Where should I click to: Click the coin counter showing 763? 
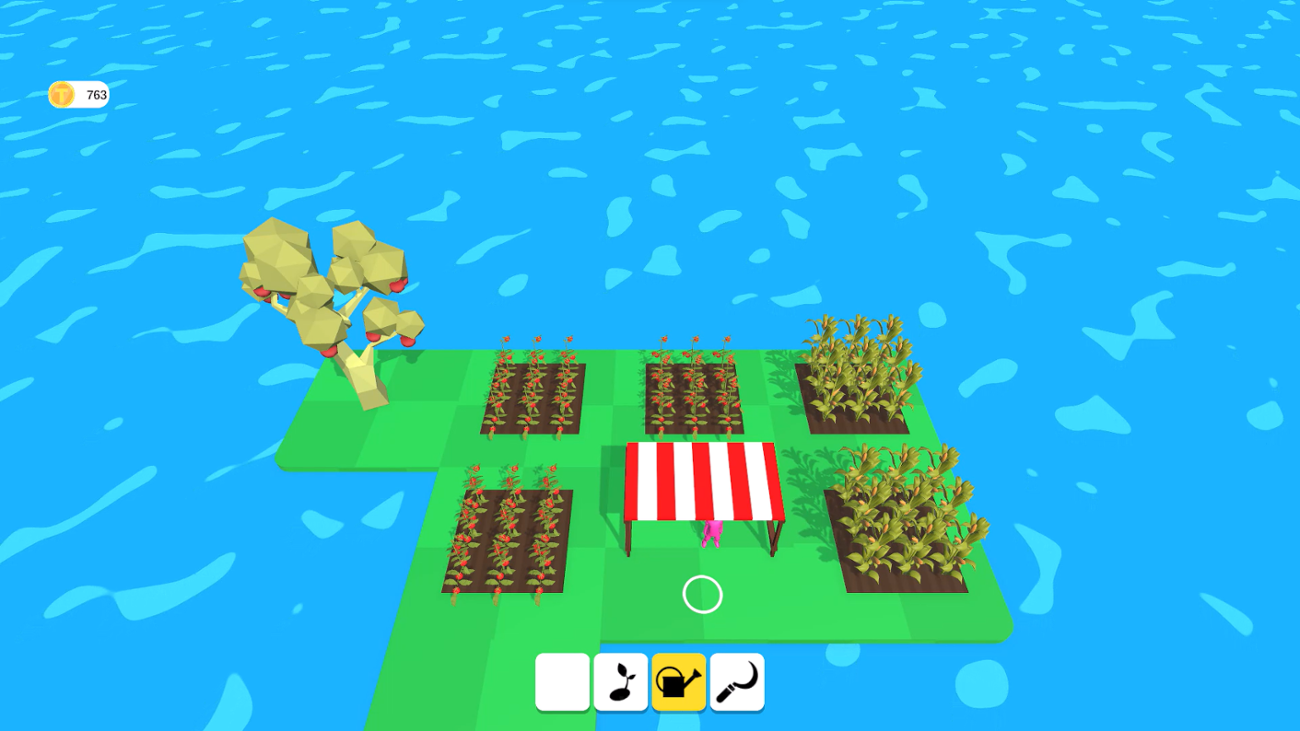(x=79, y=94)
